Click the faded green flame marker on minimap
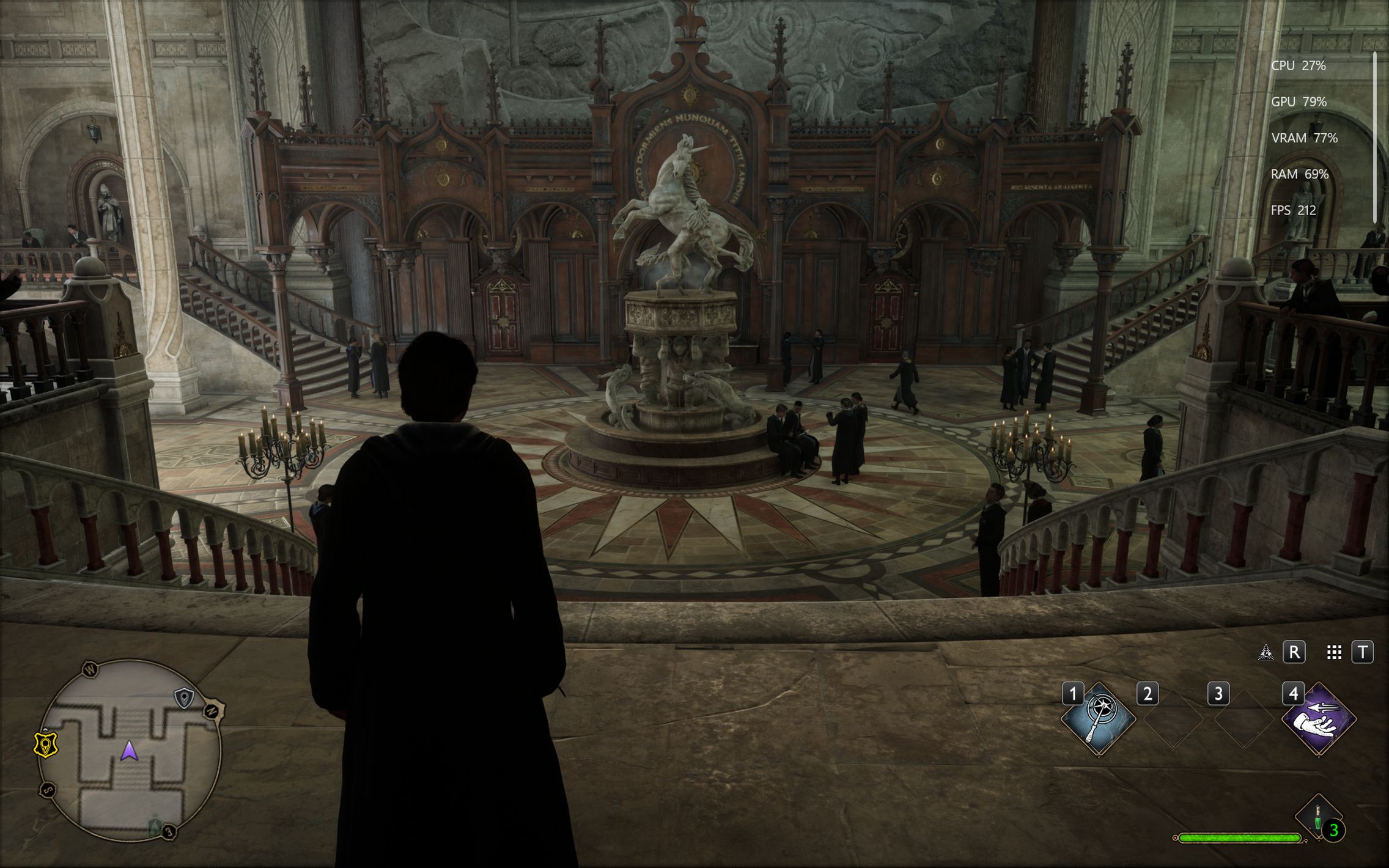1389x868 pixels. click(x=155, y=827)
